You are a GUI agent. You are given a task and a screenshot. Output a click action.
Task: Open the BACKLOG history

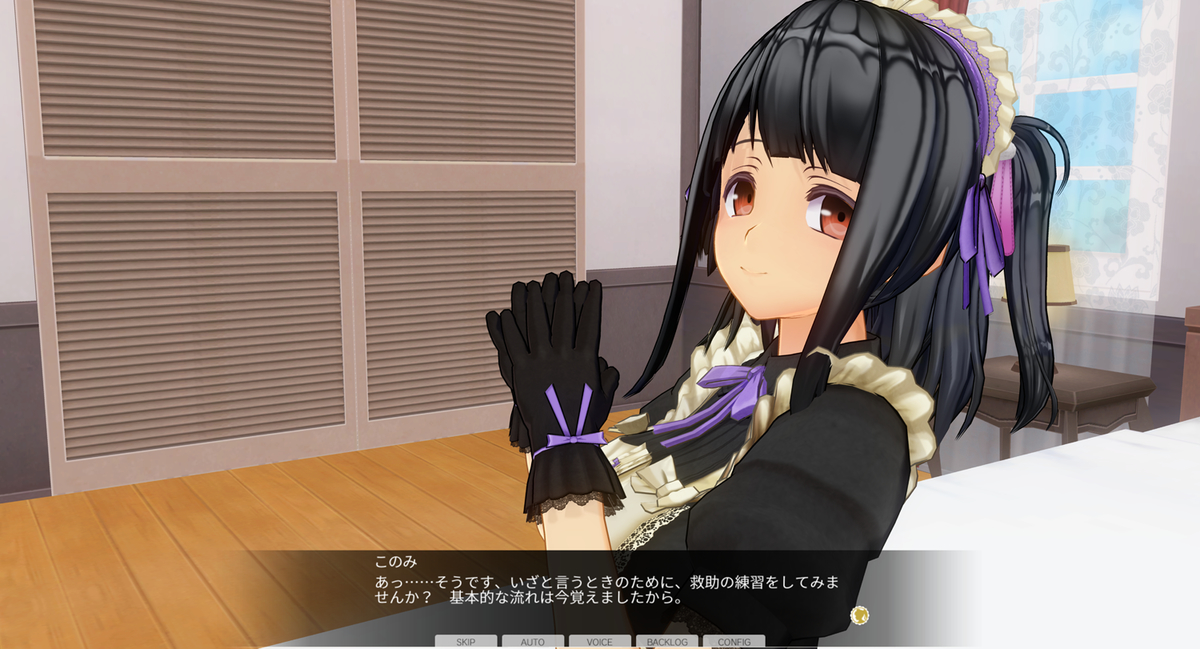667,641
